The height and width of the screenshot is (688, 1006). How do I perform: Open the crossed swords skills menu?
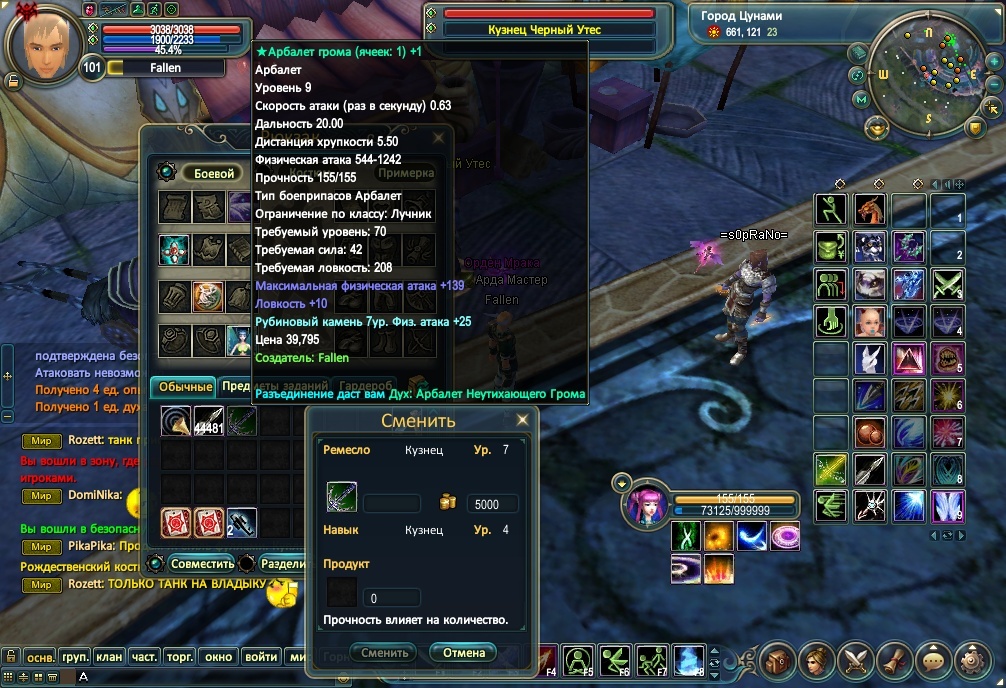point(855,661)
